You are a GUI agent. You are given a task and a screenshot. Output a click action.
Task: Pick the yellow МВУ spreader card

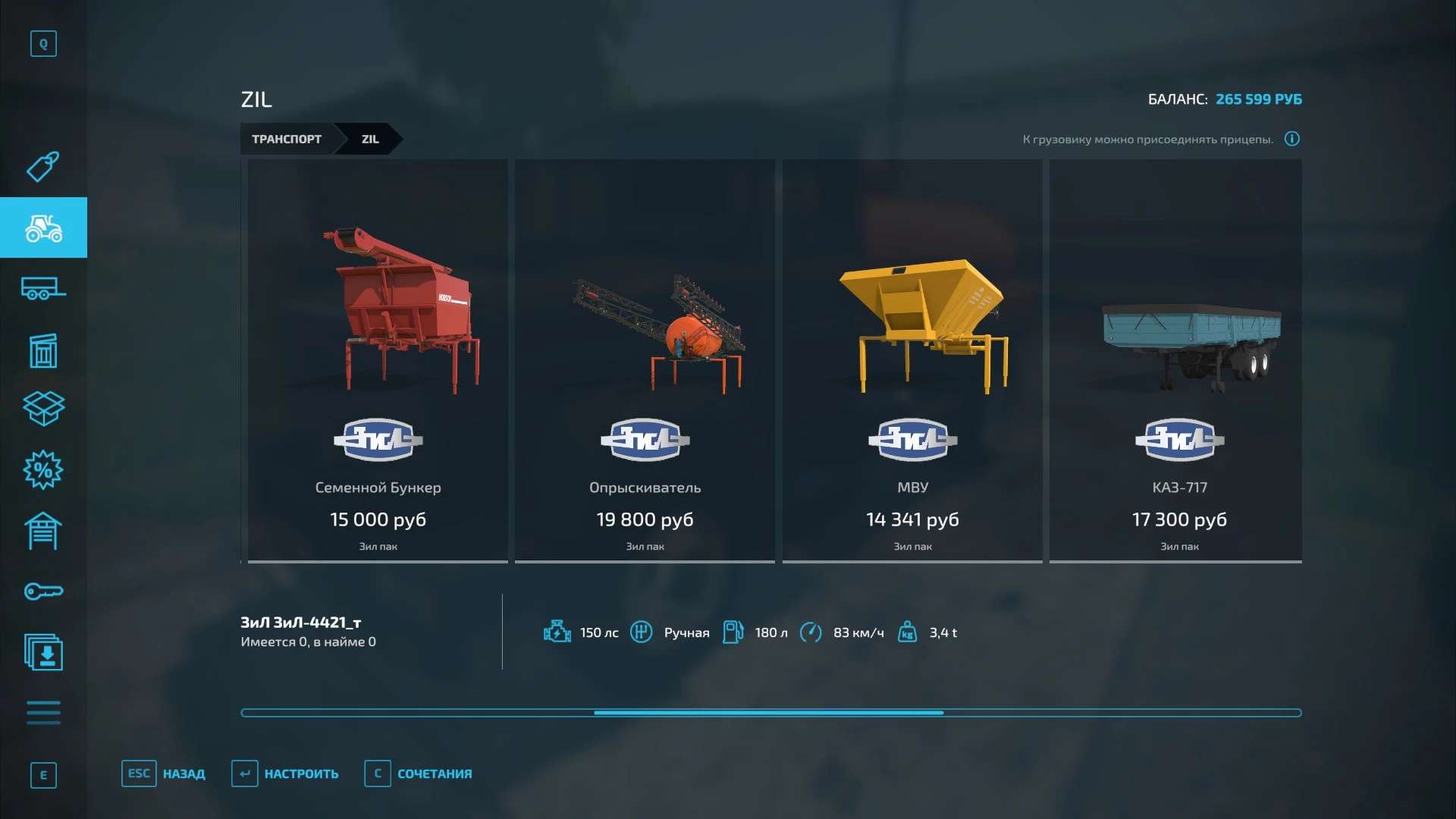click(912, 360)
